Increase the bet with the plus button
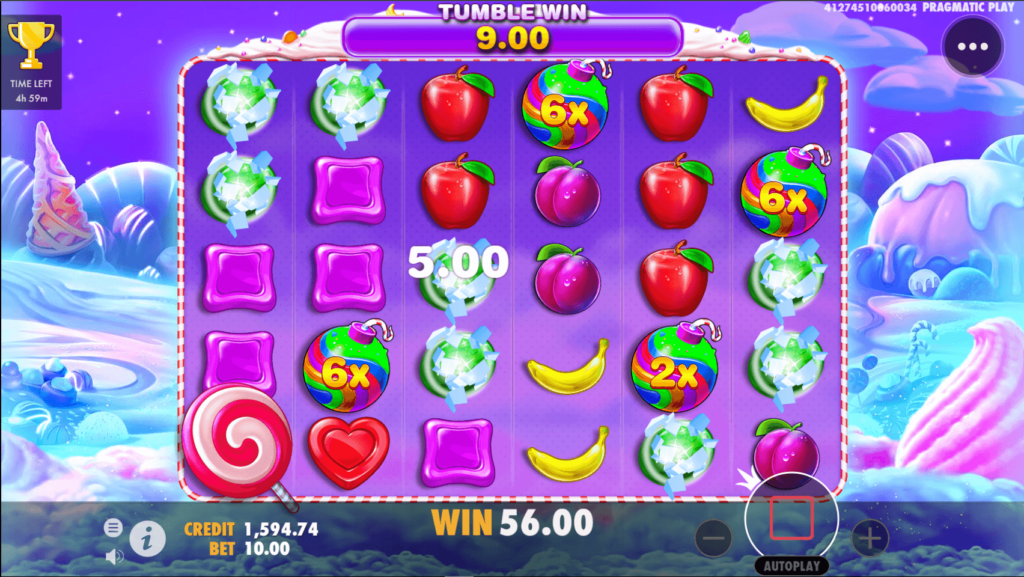1024x577 pixels. [869, 539]
